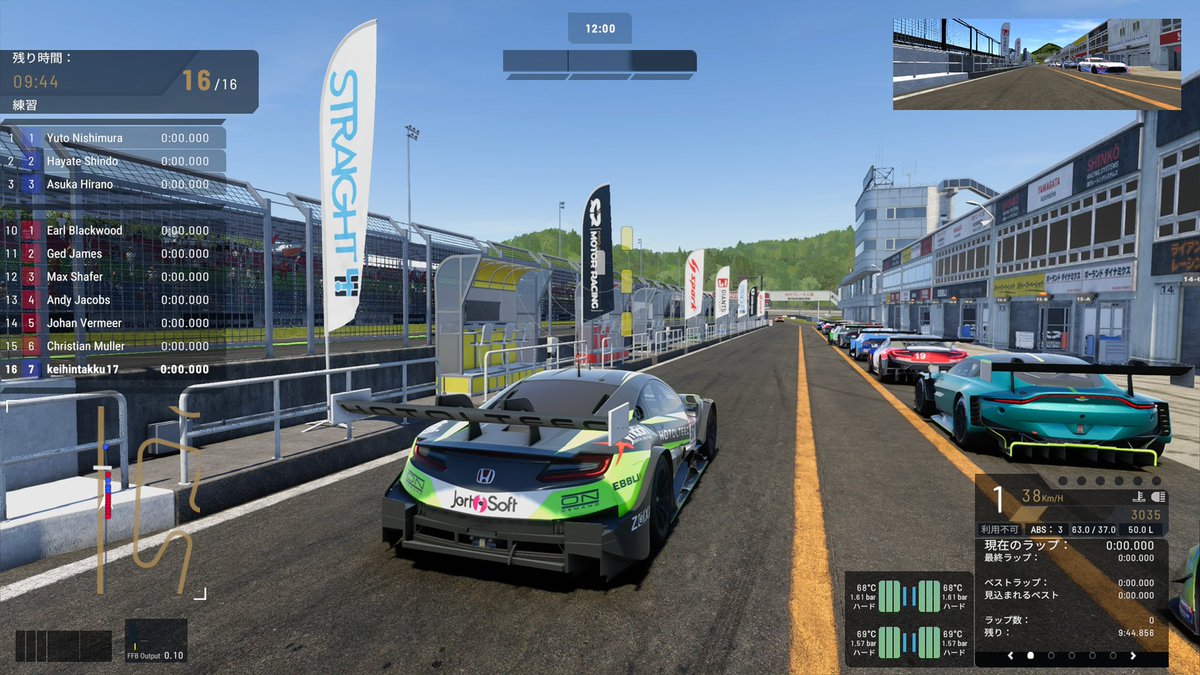Choose Asuka Hirano in the standings list
The width and height of the screenshot is (1200, 675).
point(115,184)
